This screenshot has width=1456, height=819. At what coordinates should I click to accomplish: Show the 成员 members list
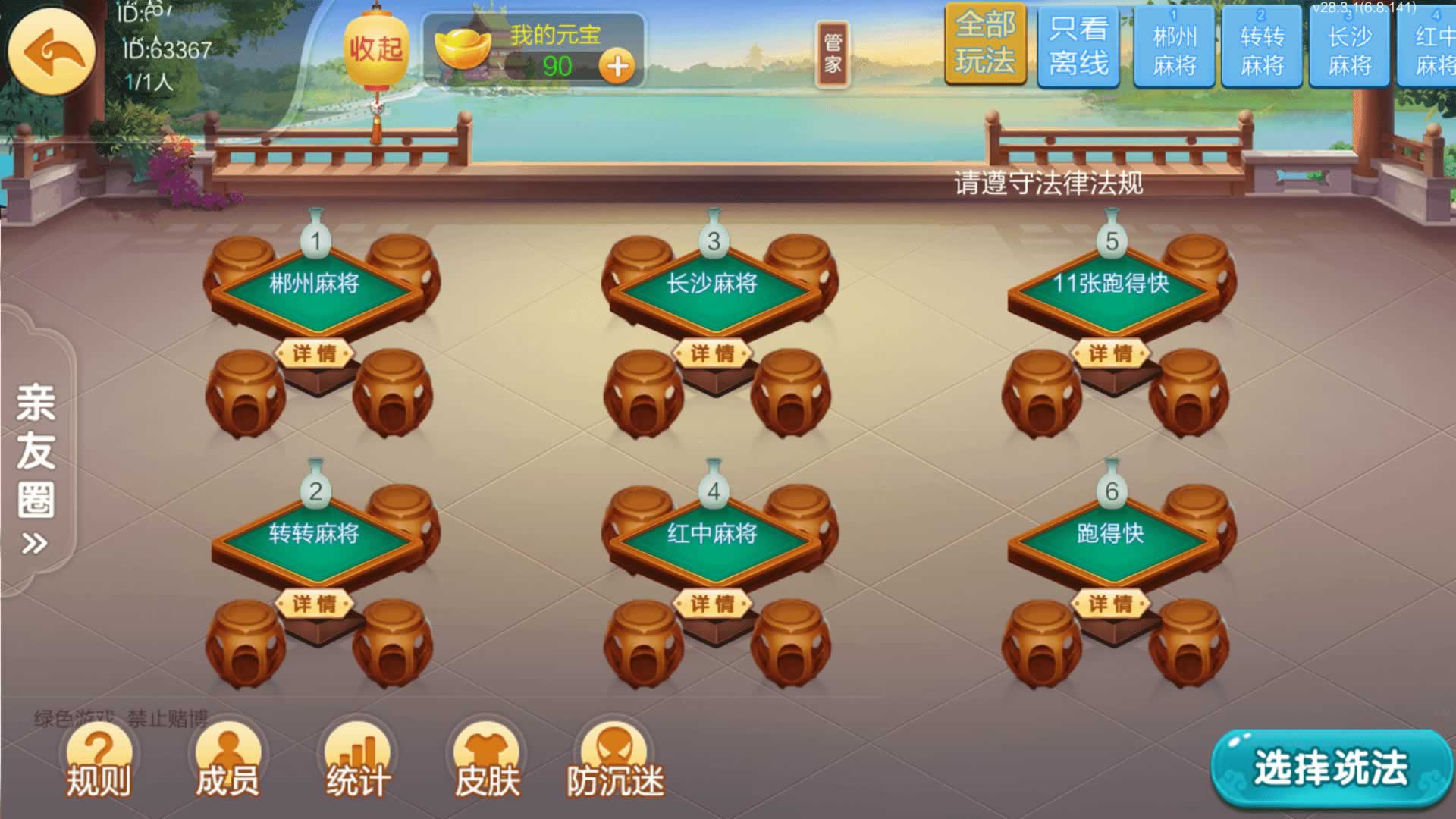(x=227, y=764)
